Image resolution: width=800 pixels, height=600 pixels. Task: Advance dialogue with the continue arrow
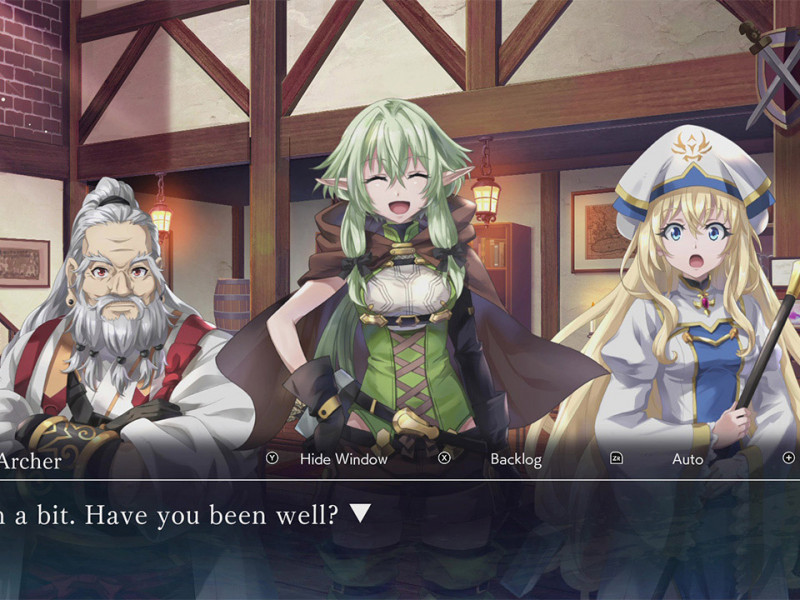click(360, 514)
